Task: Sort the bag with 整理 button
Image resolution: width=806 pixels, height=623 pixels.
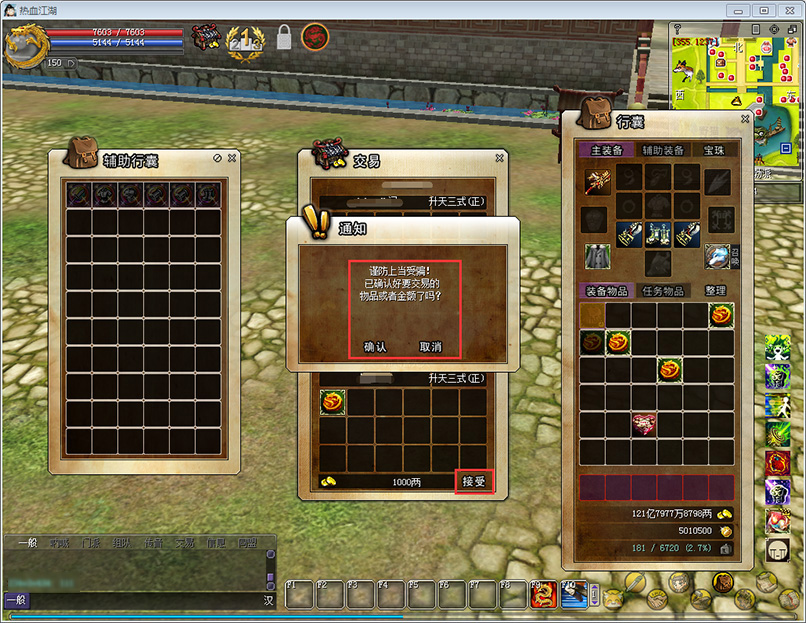Action: click(x=716, y=291)
